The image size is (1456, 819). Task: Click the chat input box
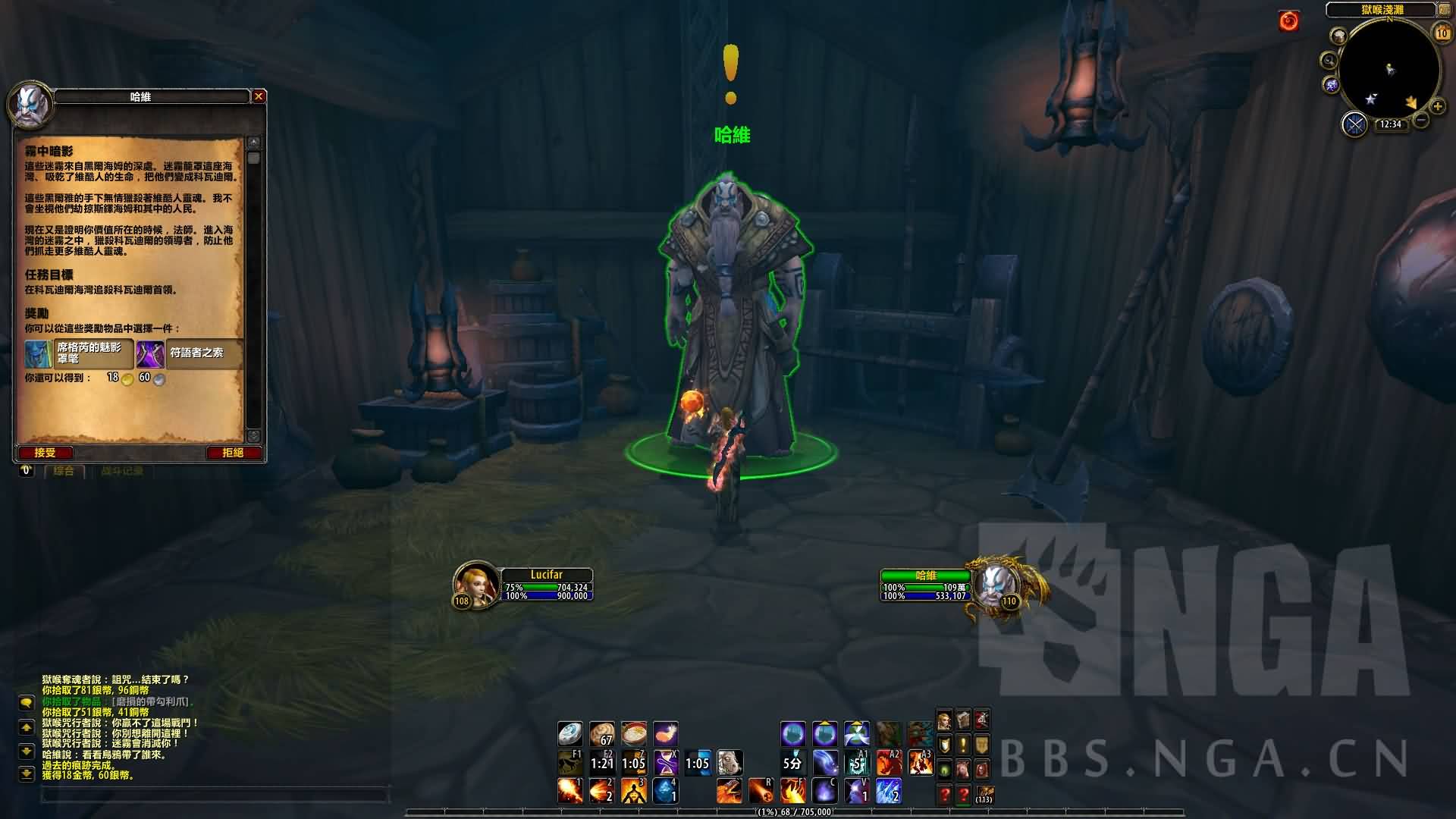[x=216, y=795]
